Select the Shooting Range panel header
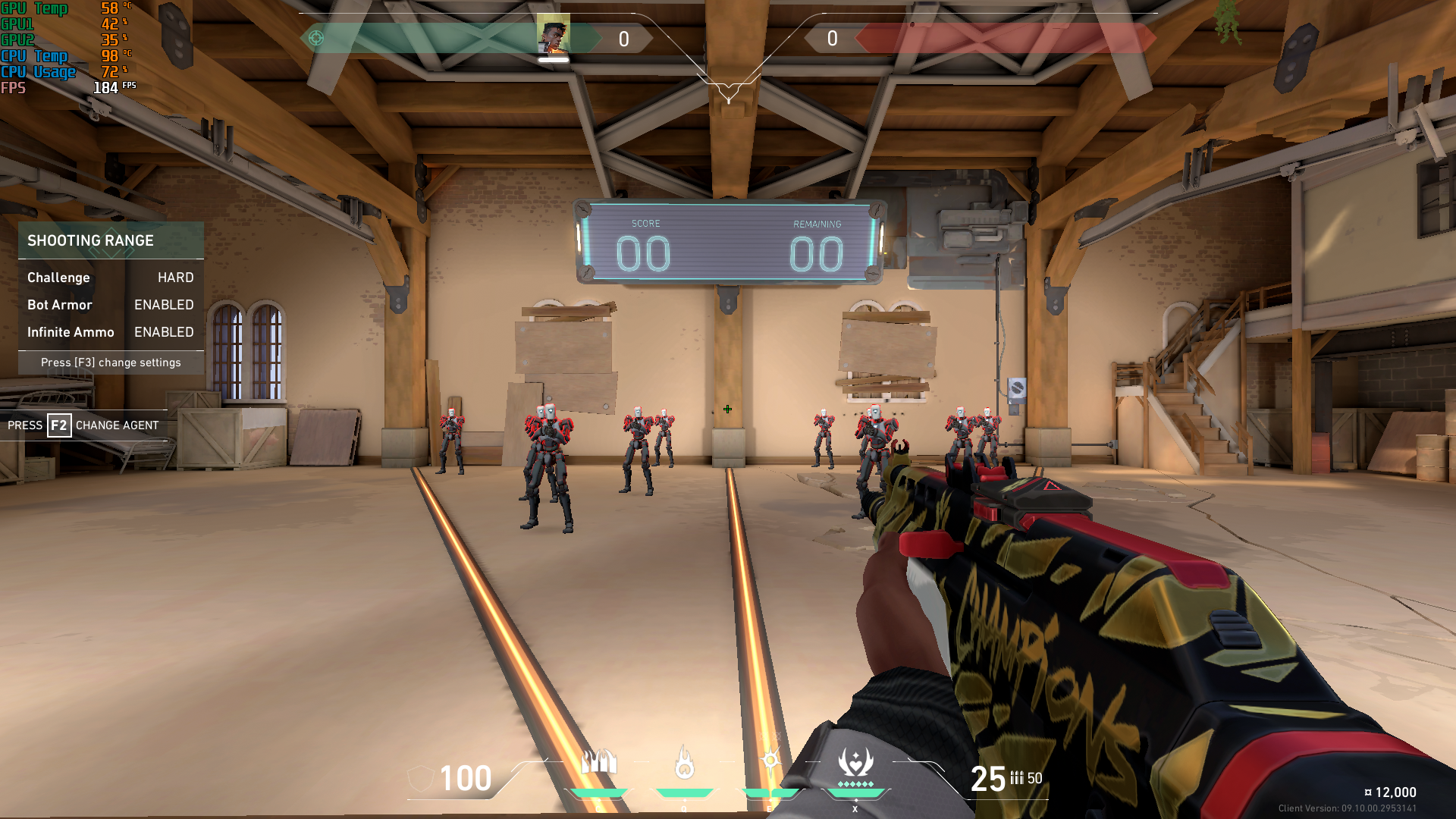 pos(111,240)
